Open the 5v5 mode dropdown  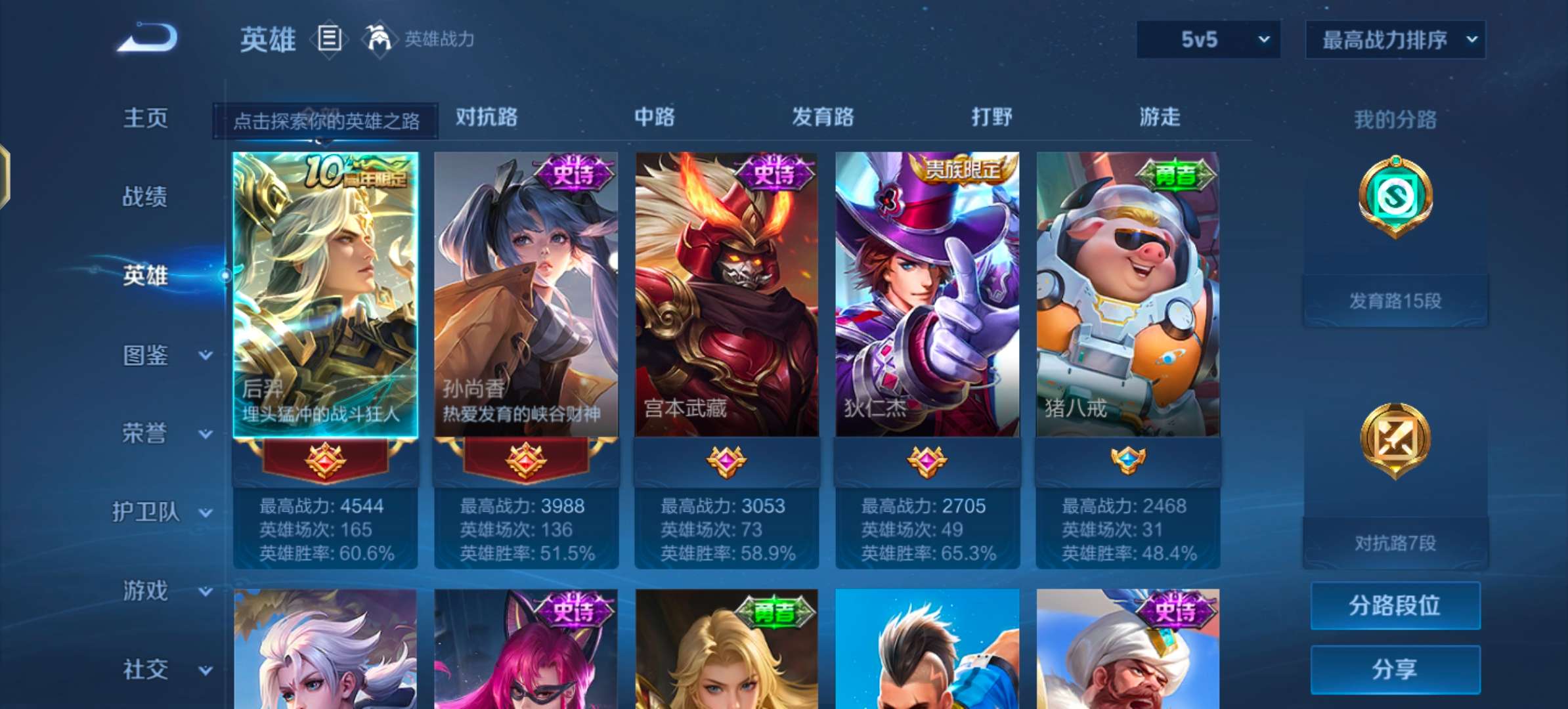pyautogui.click(x=1207, y=39)
